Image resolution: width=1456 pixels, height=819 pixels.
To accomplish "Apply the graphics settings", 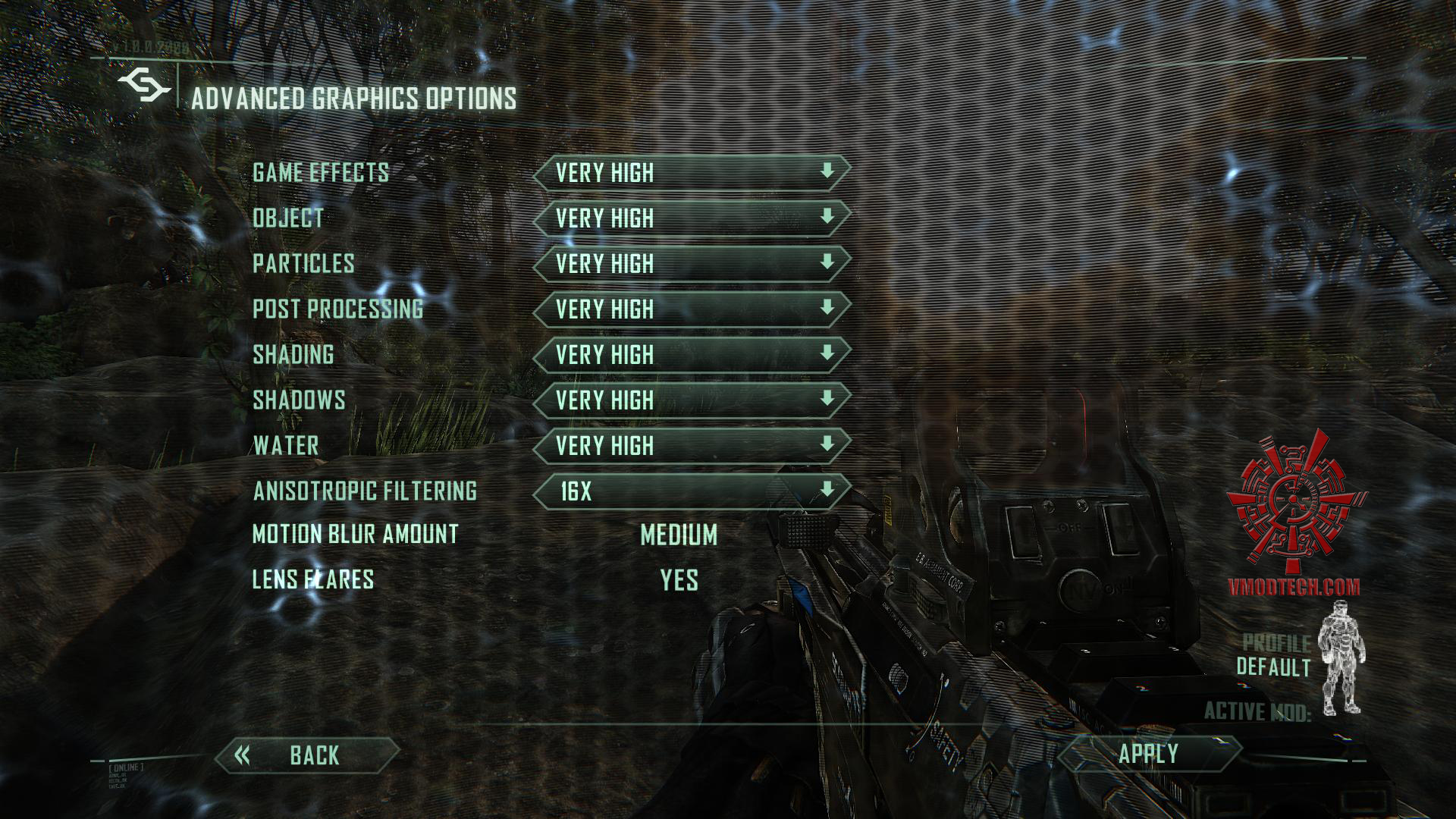I will (1149, 754).
